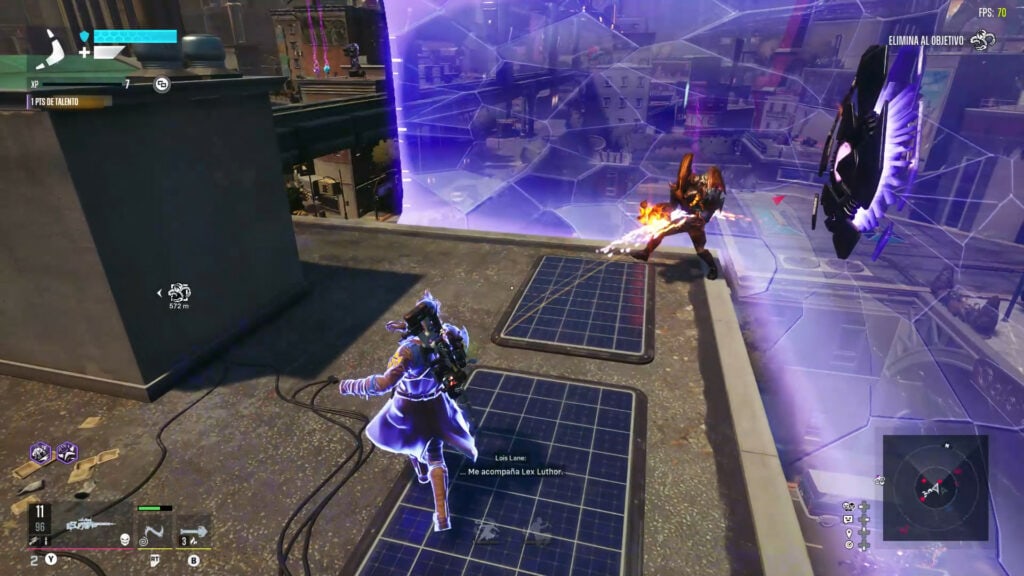Click the first purple hexagon buff icon

coord(40,452)
